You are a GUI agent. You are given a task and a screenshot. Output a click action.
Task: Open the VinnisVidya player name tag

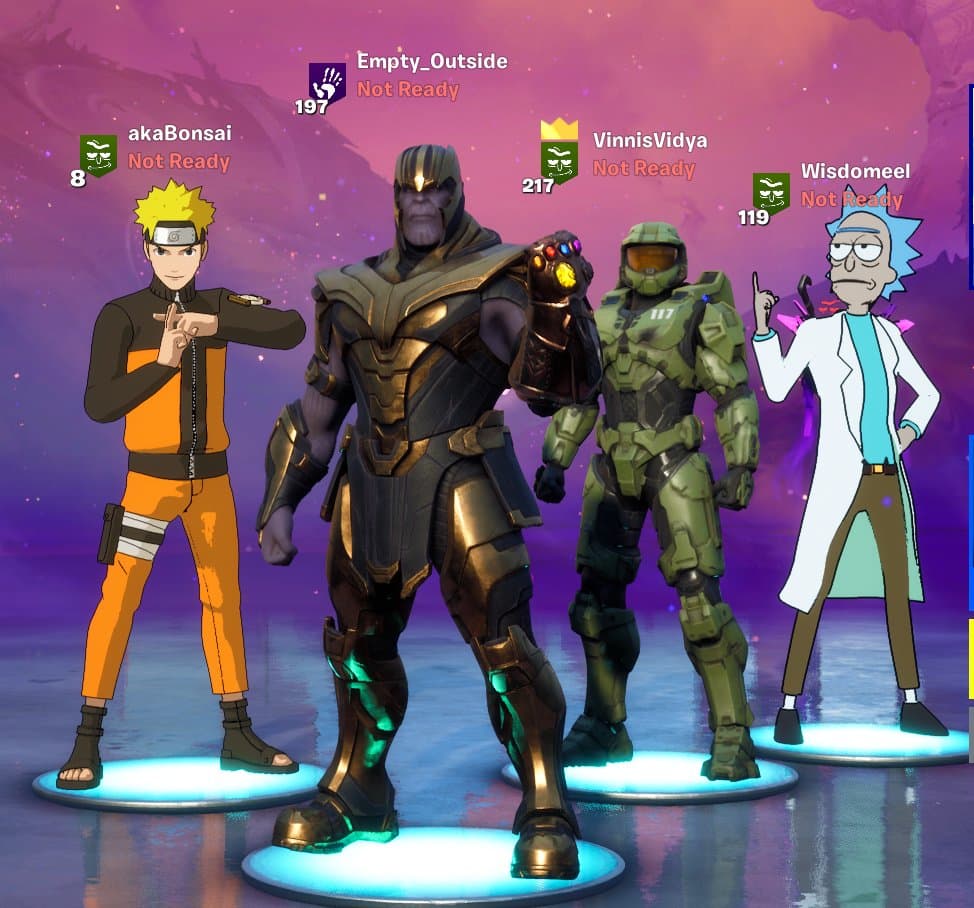point(650,141)
